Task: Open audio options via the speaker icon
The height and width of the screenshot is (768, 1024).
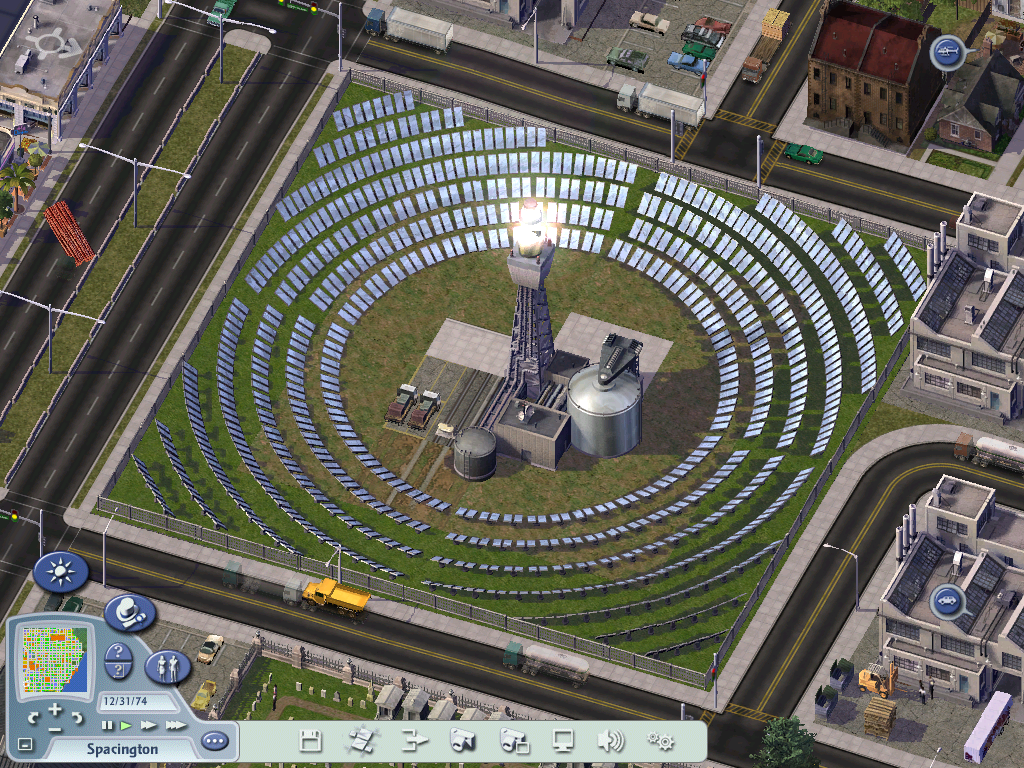Action: [x=610, y=741]
